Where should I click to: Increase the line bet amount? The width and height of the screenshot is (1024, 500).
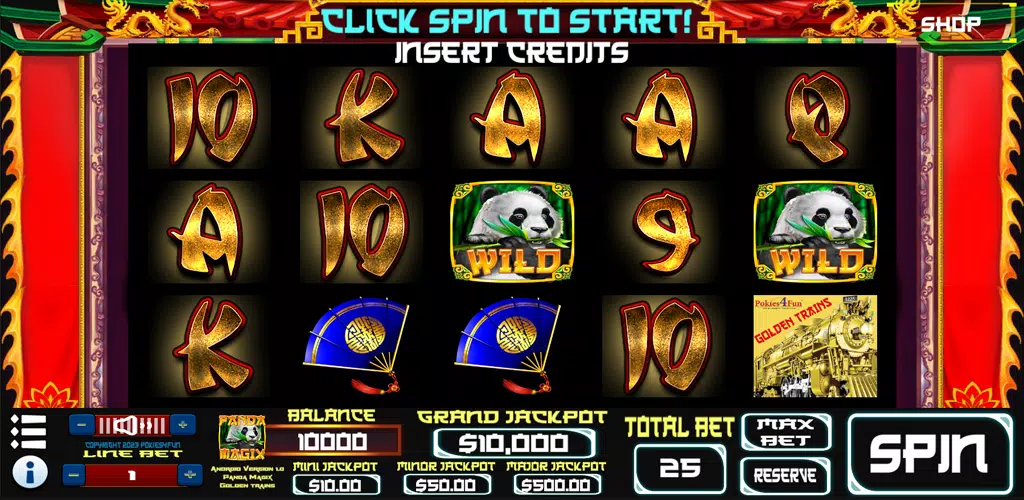coord(188,474)
